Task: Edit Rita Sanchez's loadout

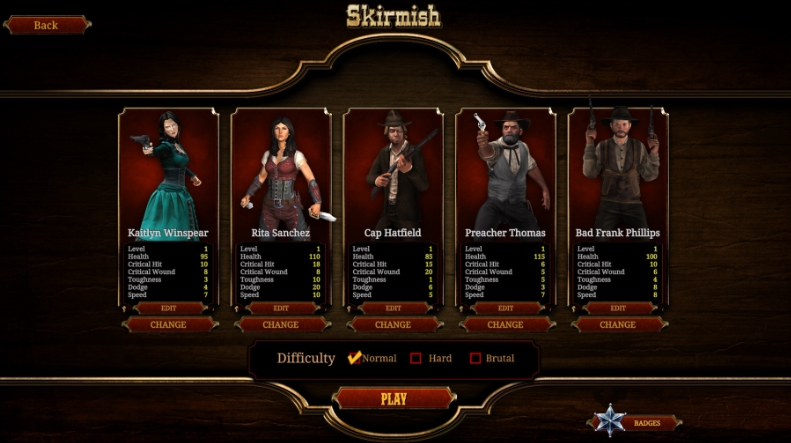Action: tap(280, 308)
